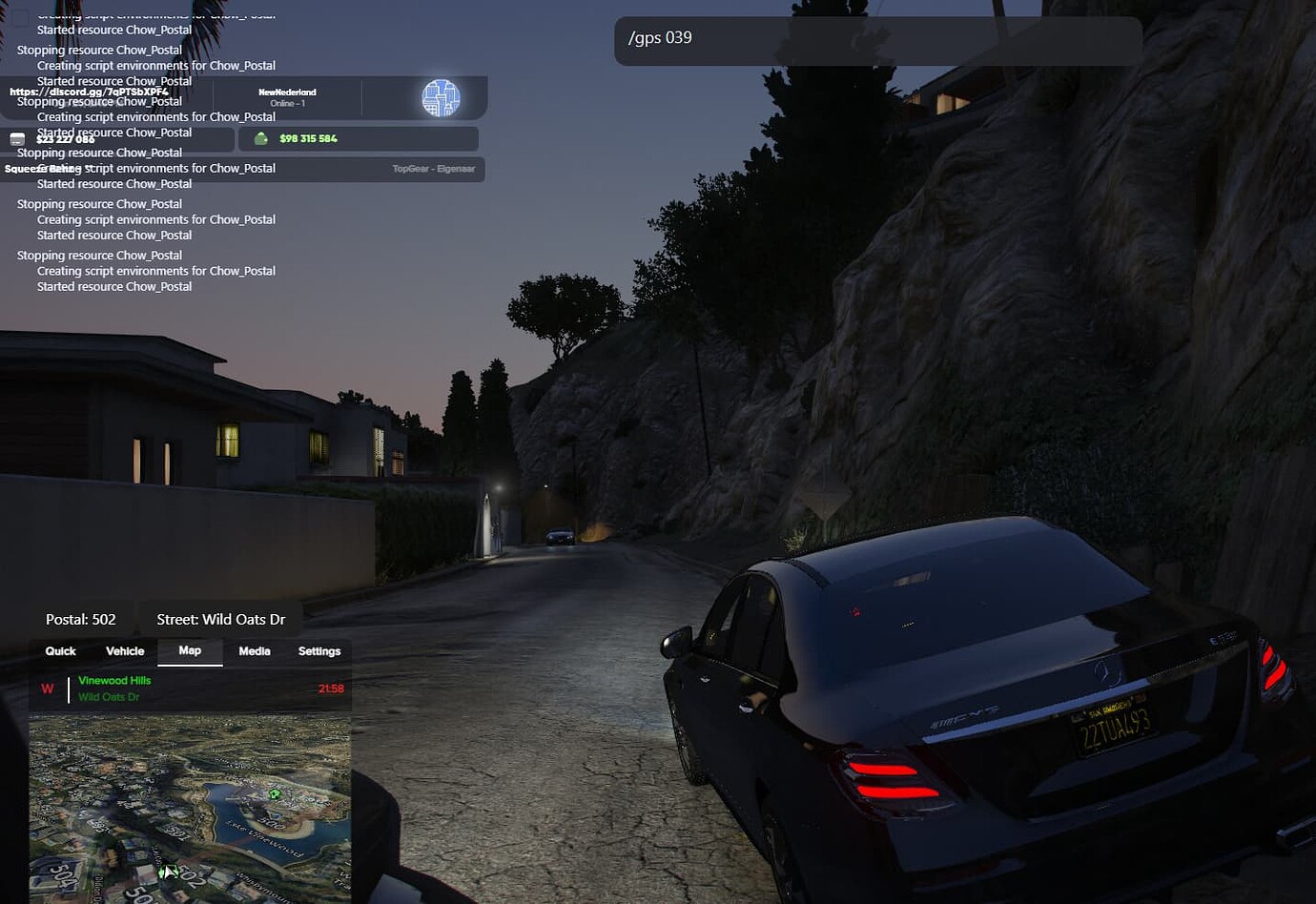Click the Street: Wild Oats Dr label
Screen dimensions: 1316x904
point(220,619)
